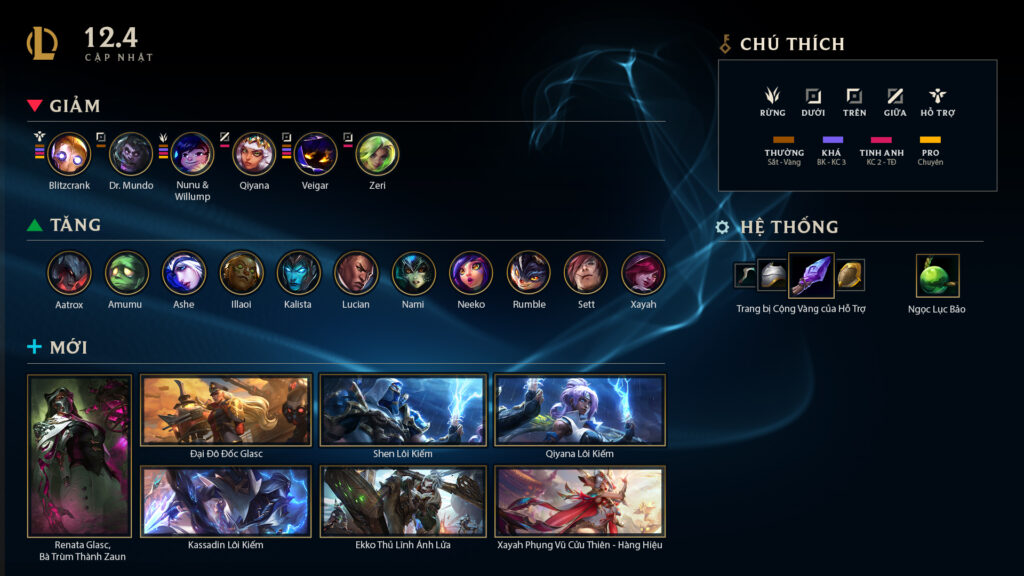Viewport: 1024px width, 576px height.
Task: Select the Neeko champion icon
Action: [470, 272]
